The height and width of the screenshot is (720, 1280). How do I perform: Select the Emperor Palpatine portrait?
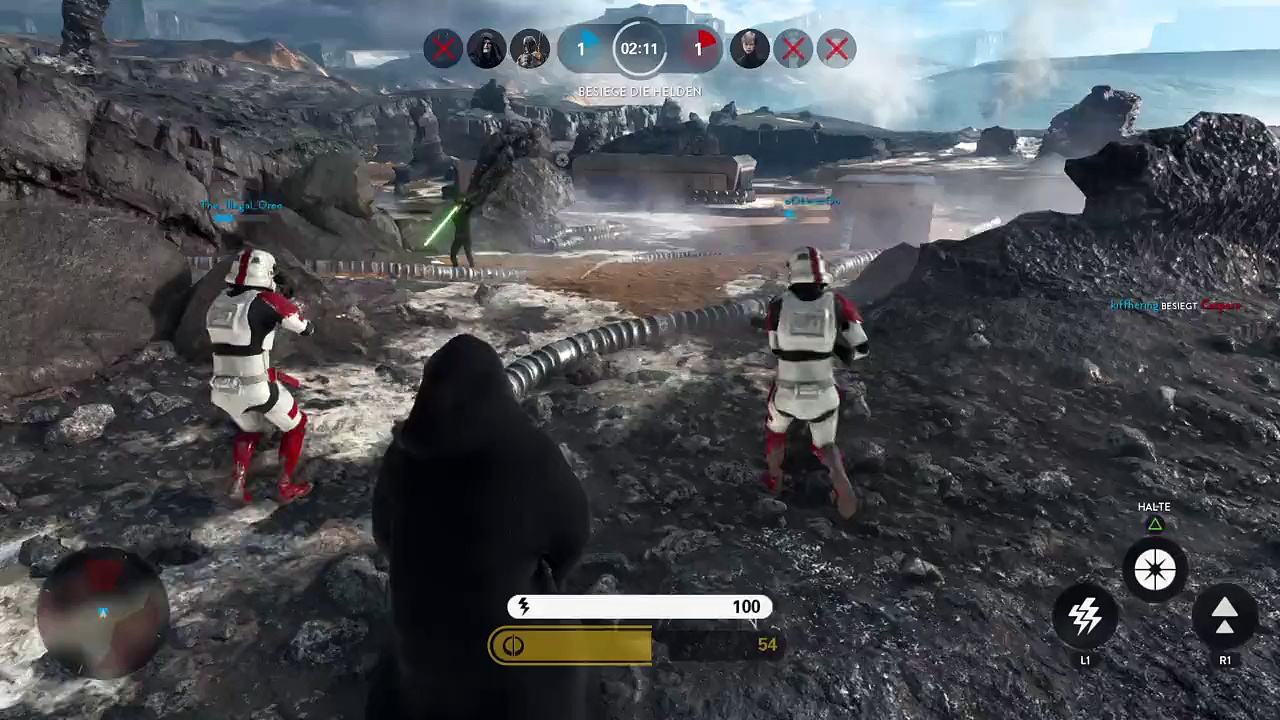click(x=486, y=49)
